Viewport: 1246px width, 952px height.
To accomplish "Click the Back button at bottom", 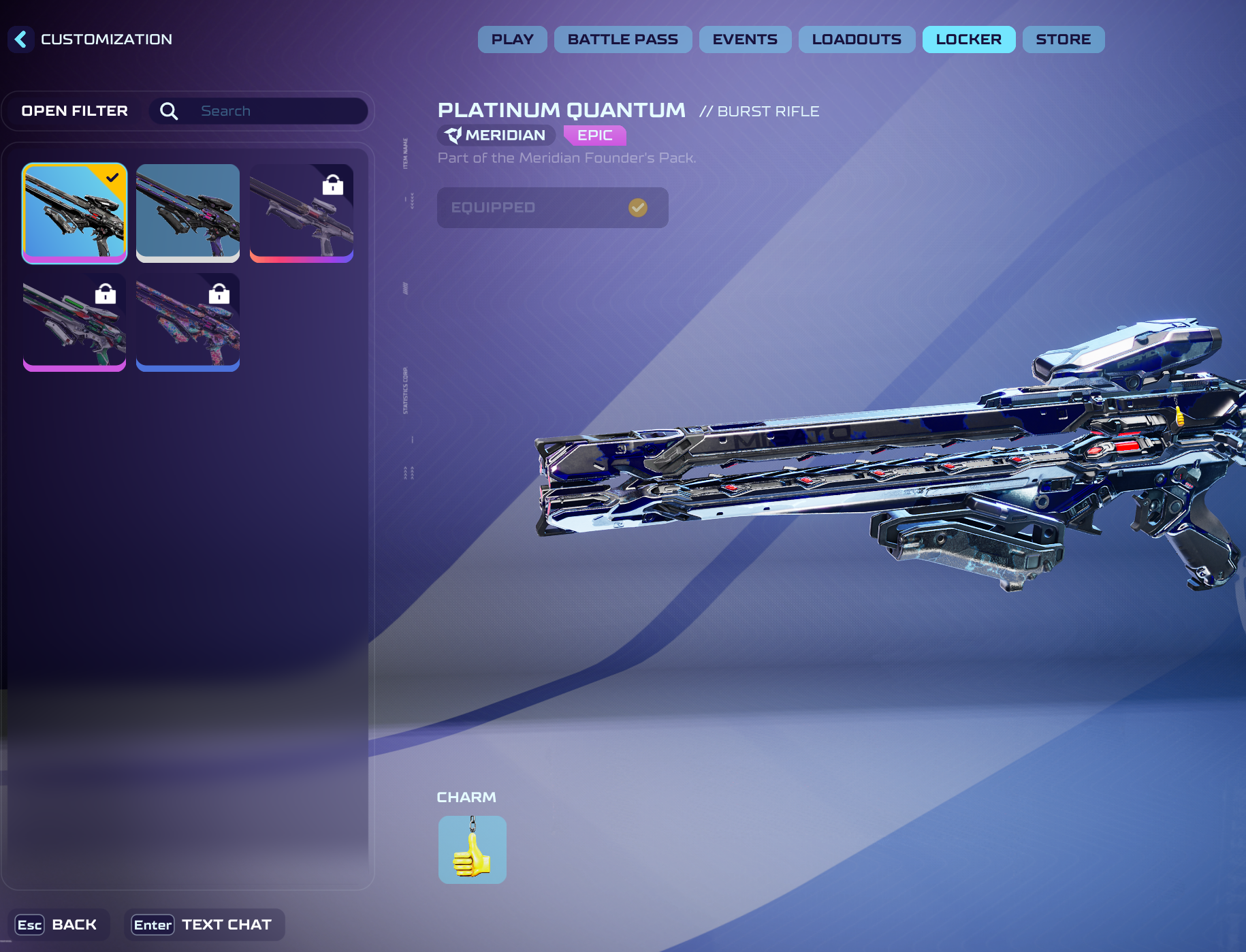I will (x=57, y=925).
